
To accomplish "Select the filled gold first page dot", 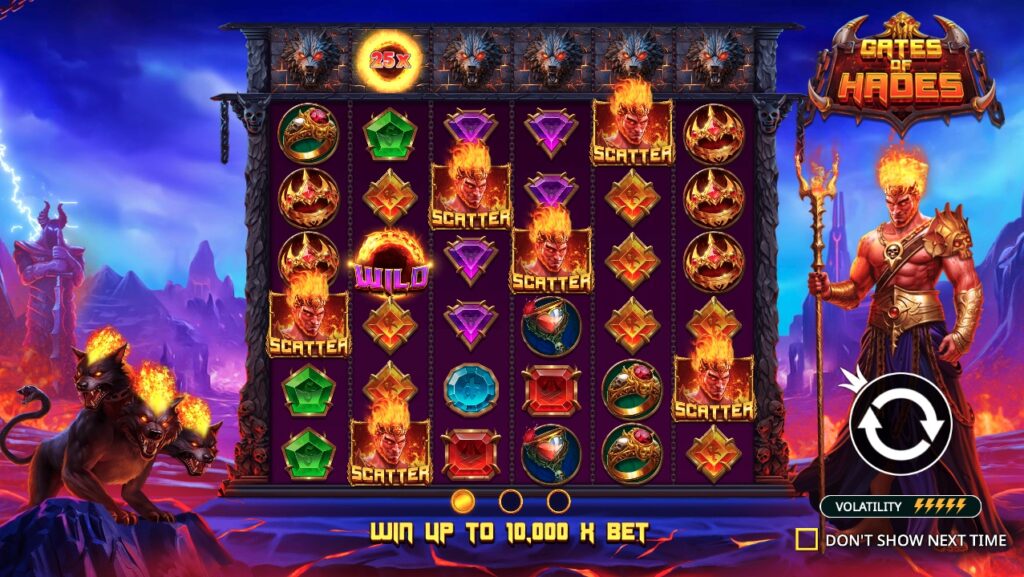I will tap(463, 501).
